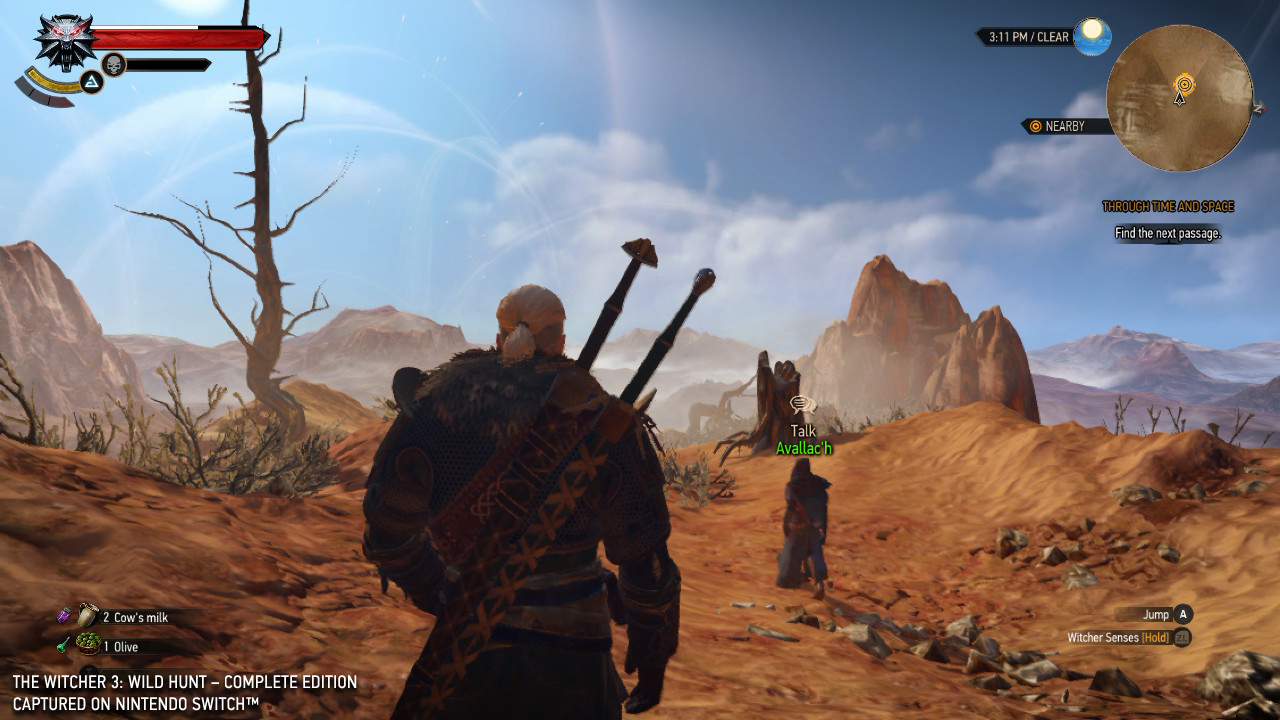Select the yellow quest marker on minimap

[x=1184, y=83]
